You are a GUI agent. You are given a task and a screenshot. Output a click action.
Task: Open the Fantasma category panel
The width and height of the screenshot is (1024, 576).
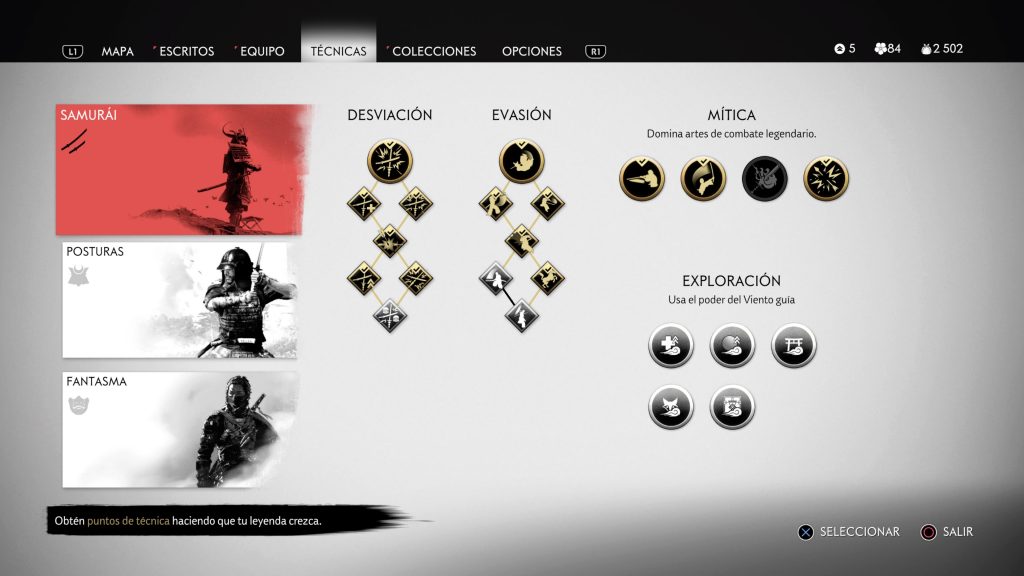pos(180,429)
